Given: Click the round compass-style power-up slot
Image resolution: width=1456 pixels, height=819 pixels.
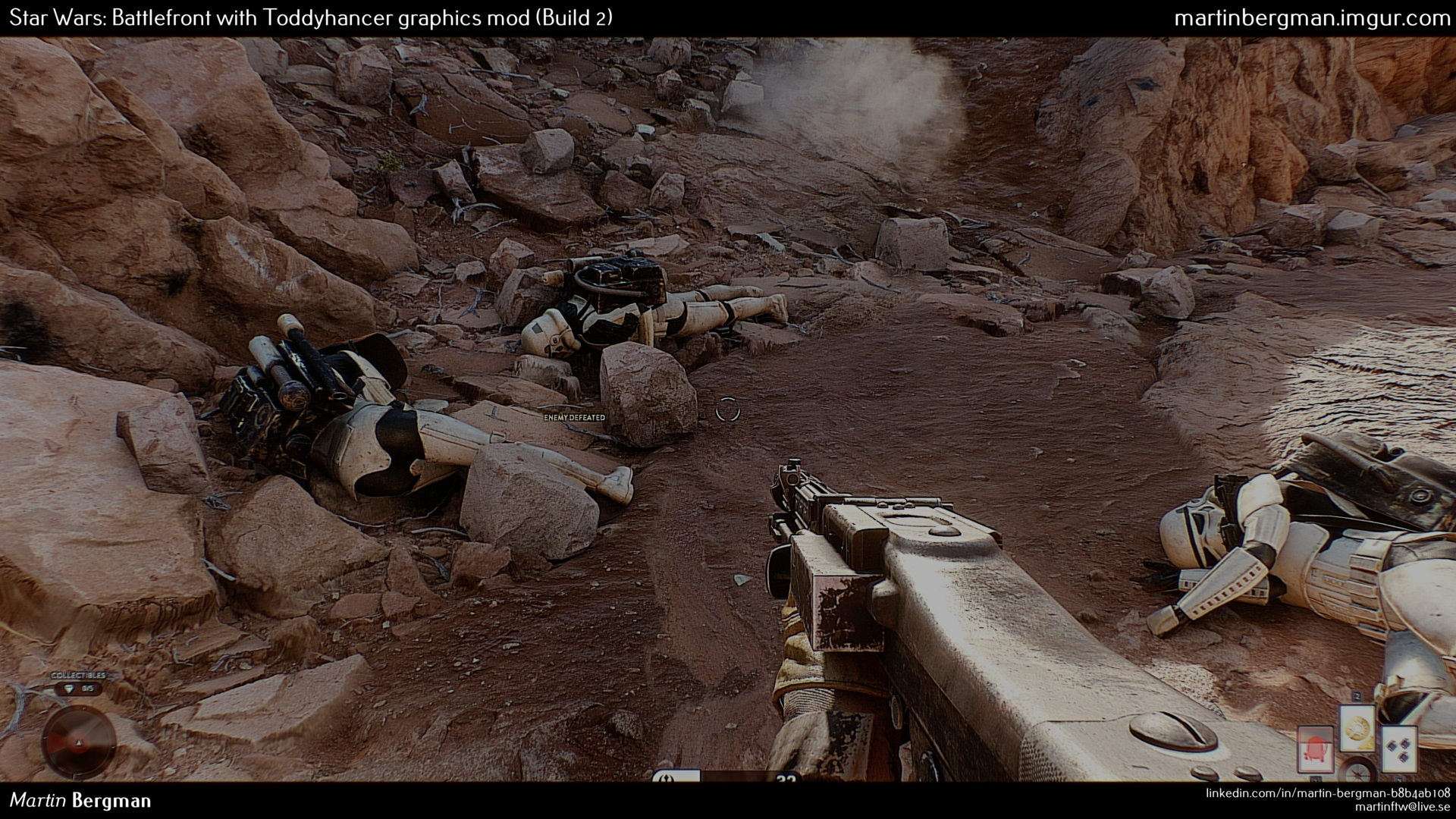Looking at the screenshot, I should (1357, 770).
